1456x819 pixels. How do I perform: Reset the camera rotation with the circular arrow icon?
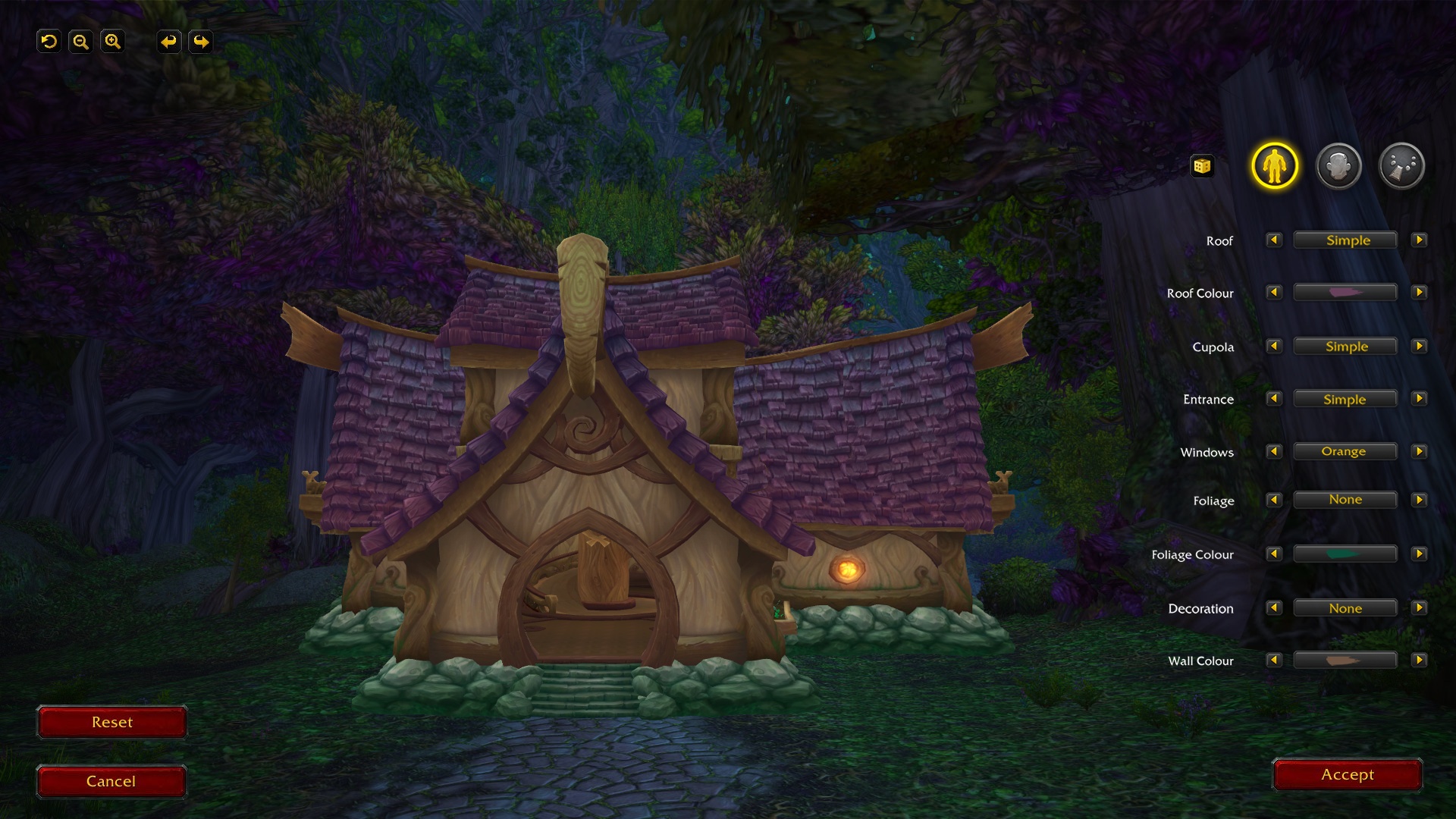(x=49, y=42)
